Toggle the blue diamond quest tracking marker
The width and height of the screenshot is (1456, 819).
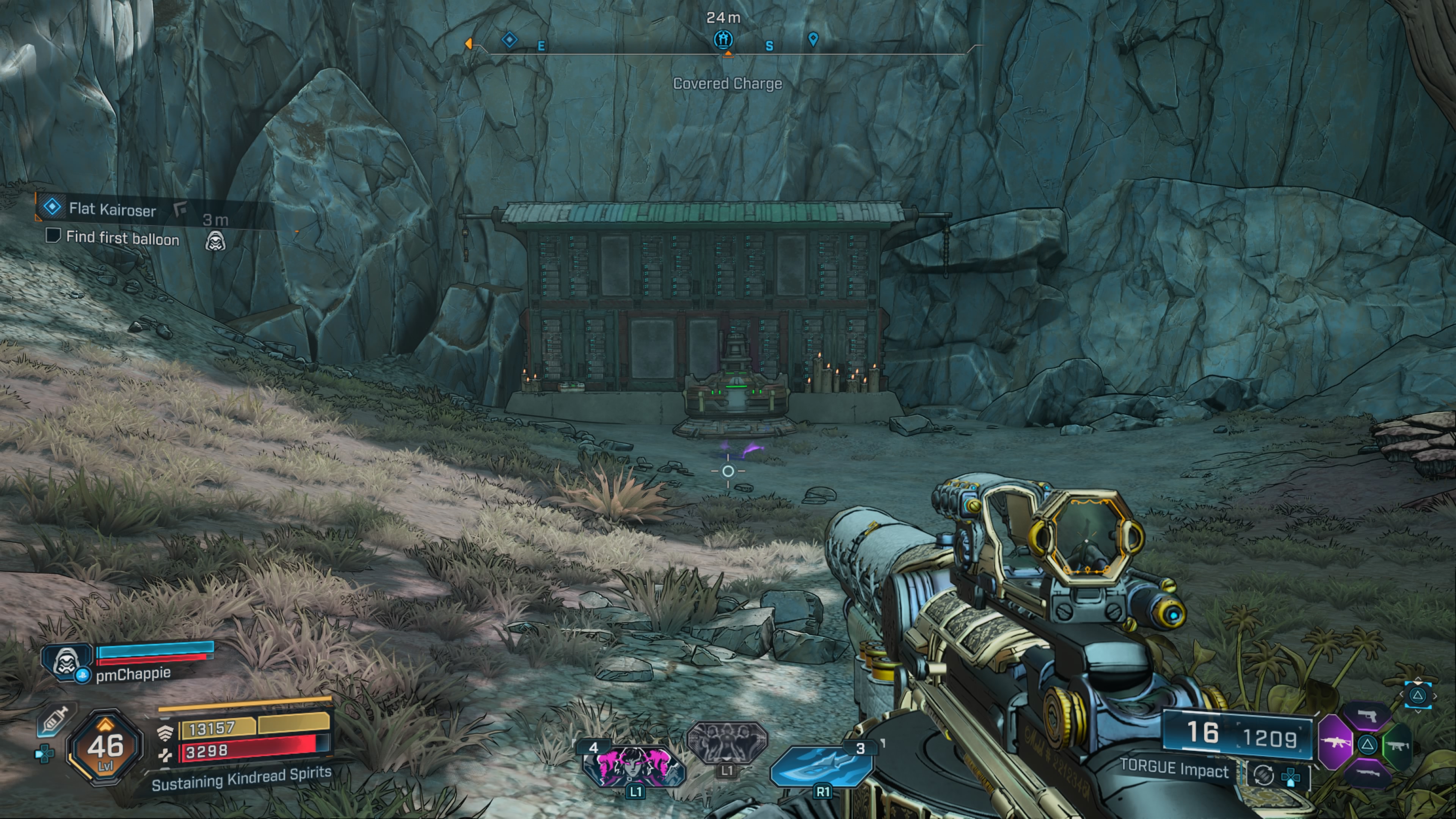tap(509, 39)
